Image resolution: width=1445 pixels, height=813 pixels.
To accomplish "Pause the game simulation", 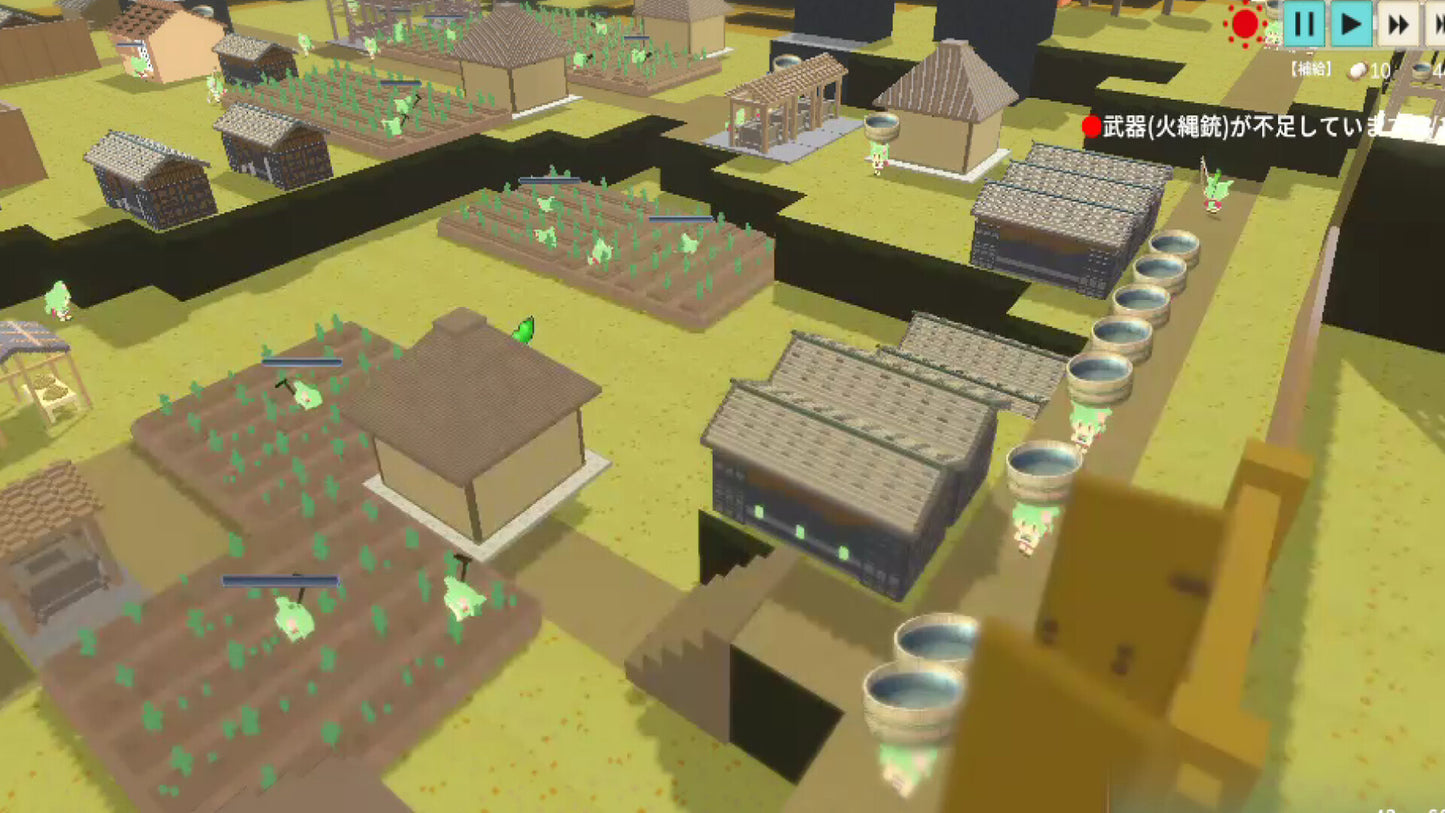I will click(x=1303, y=24).
